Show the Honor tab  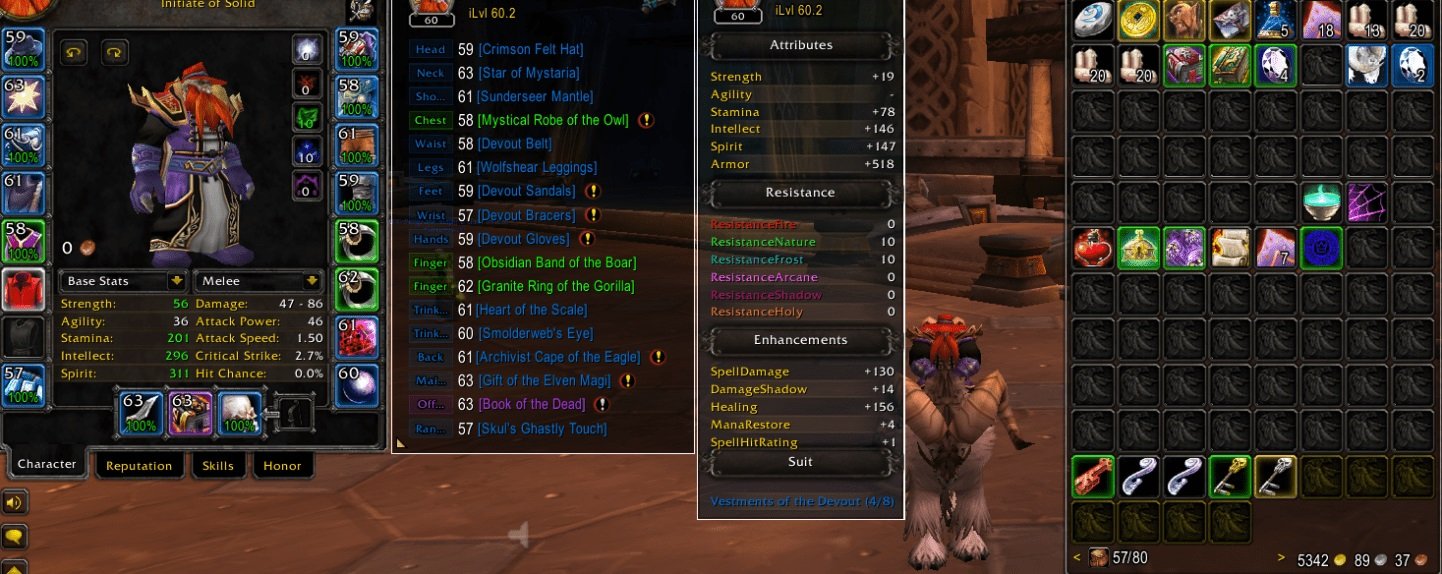(x=282, y=466)
